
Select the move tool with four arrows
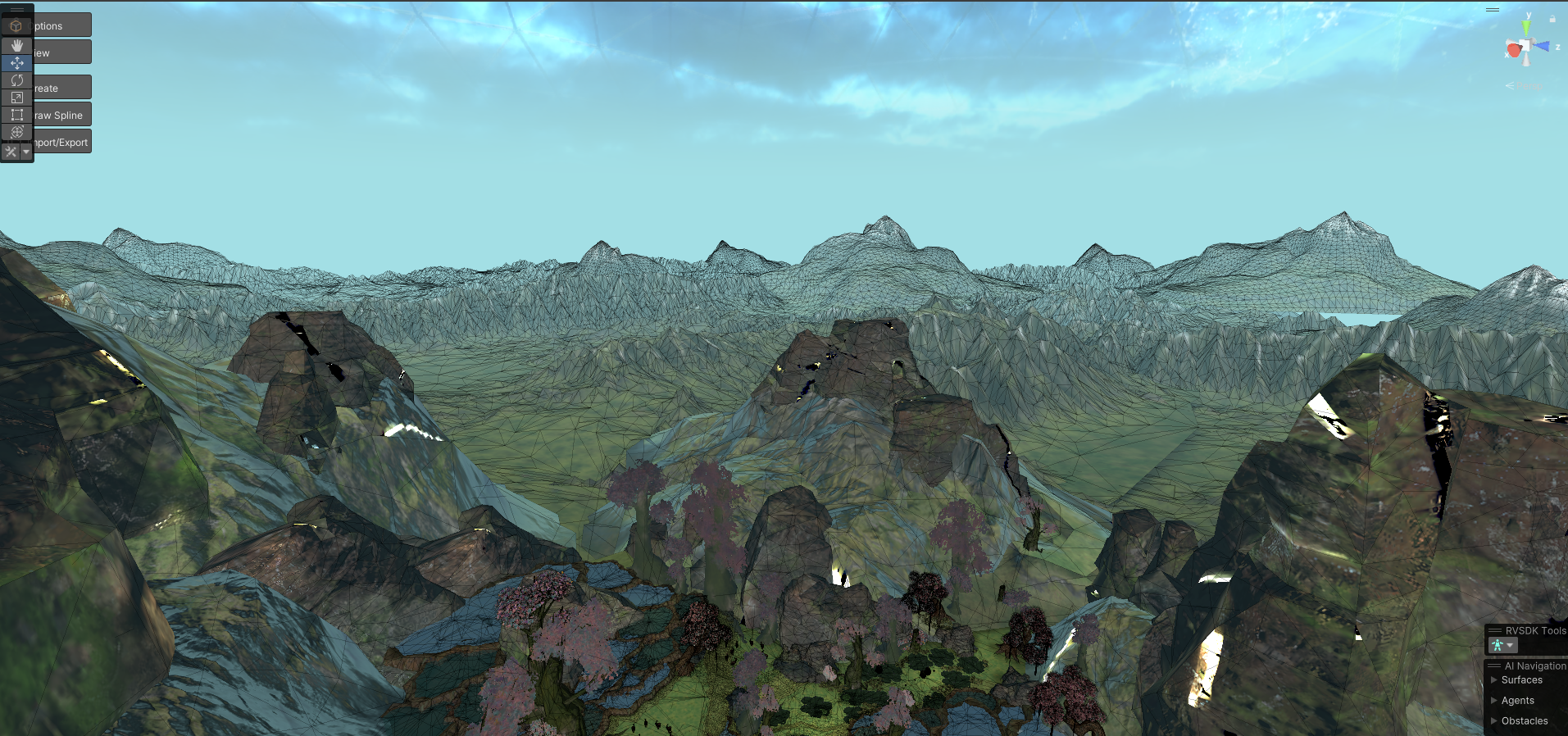click(16, 63)
